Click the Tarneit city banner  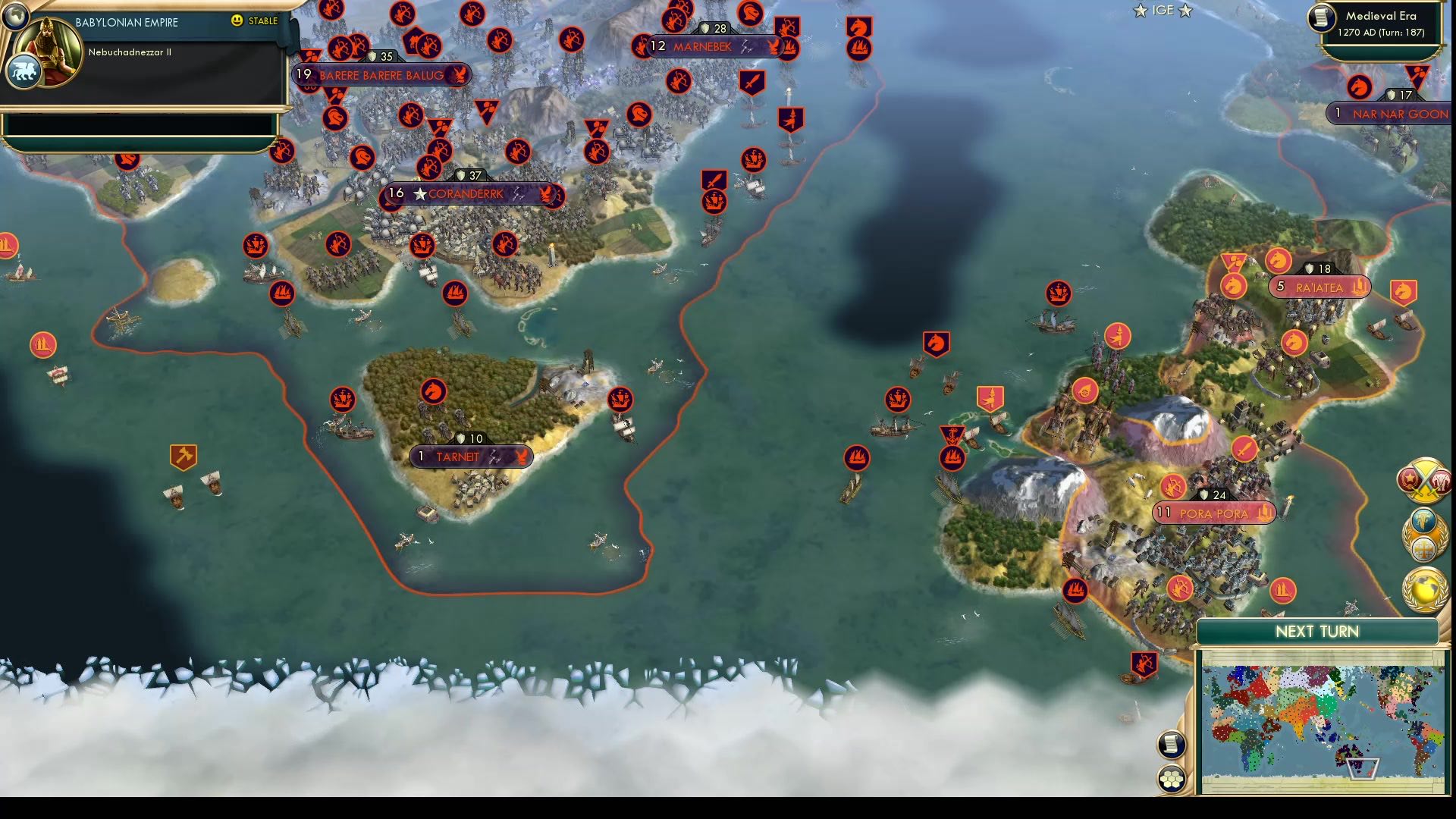pyautogui.click(x=470, y=457)
